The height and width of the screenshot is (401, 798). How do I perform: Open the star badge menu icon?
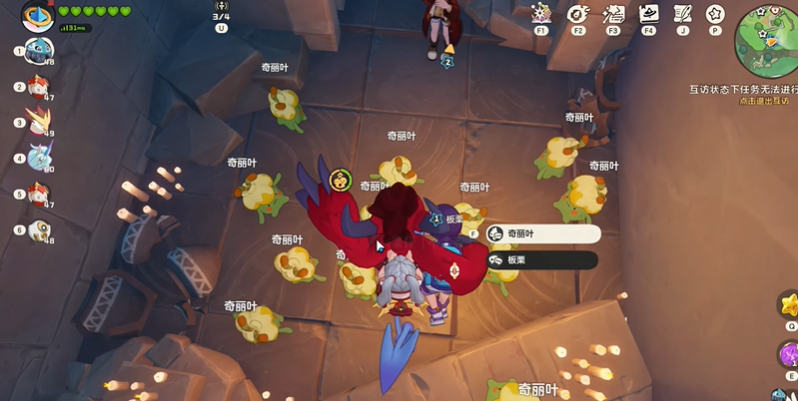[x=715, y=14]
